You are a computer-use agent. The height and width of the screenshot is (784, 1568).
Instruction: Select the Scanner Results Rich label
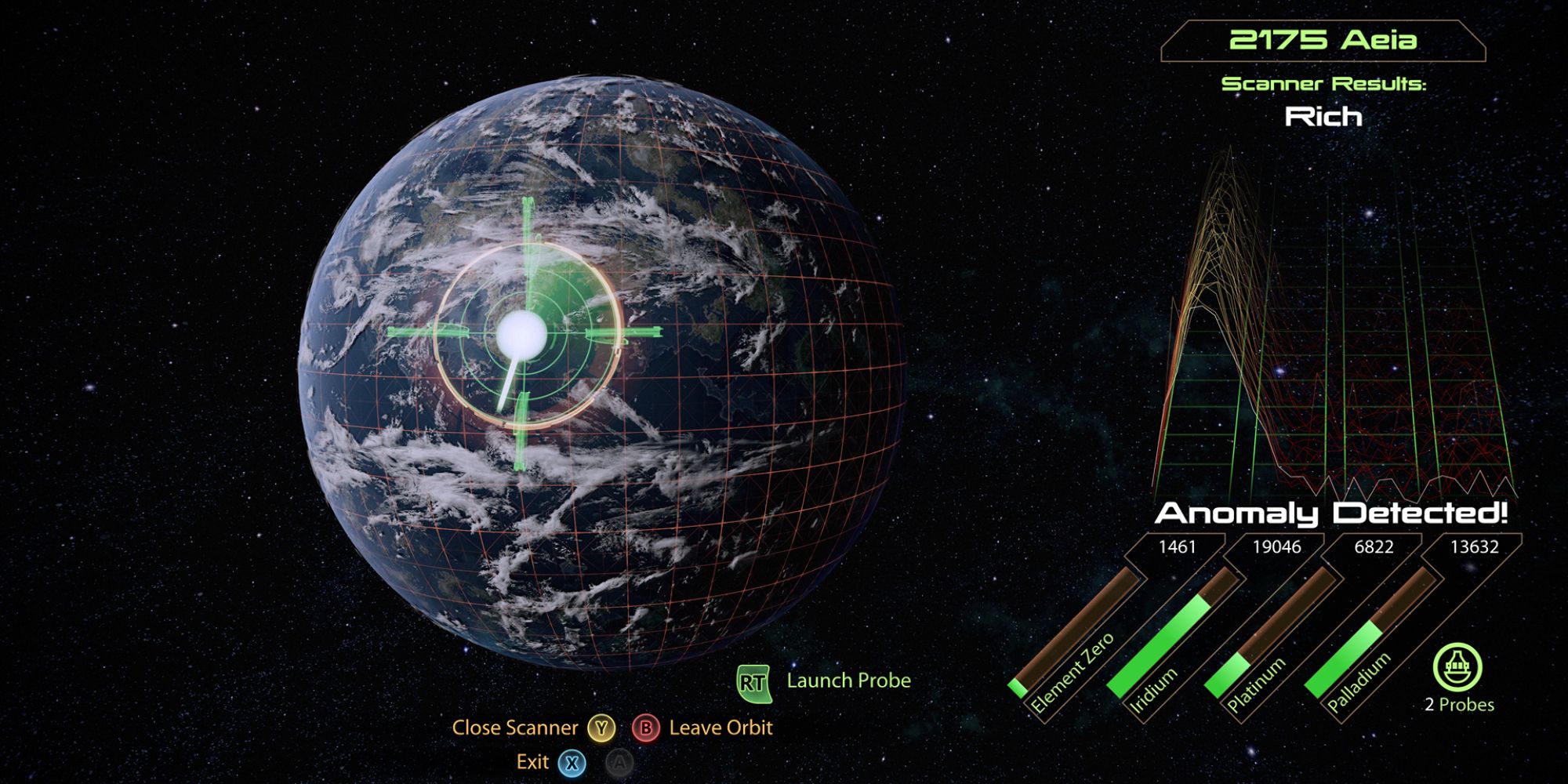tap(1323, 118)
